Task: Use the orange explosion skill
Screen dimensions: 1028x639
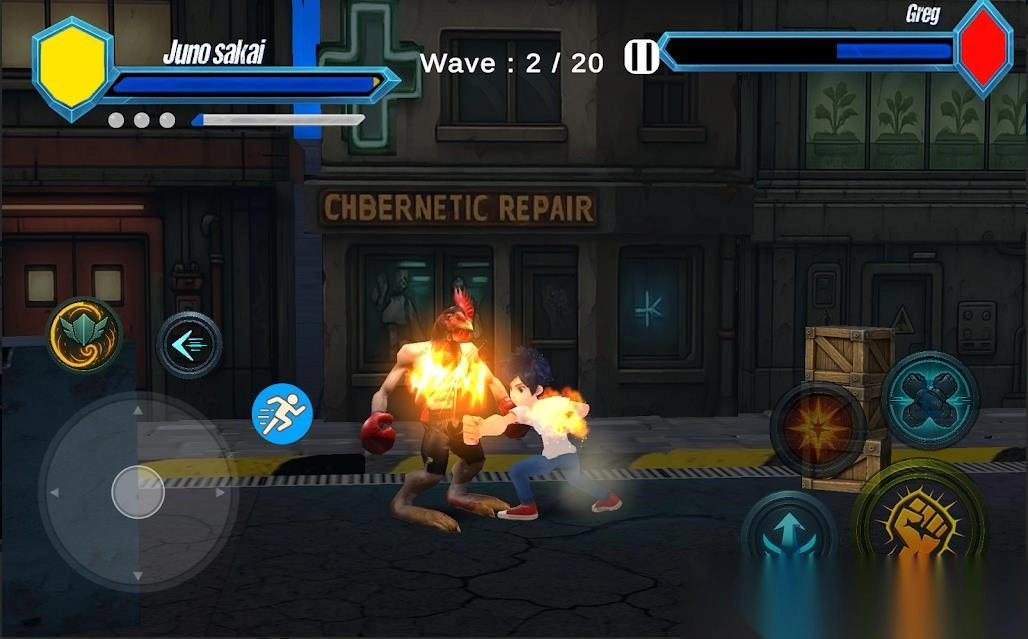Action: (817, 428)
